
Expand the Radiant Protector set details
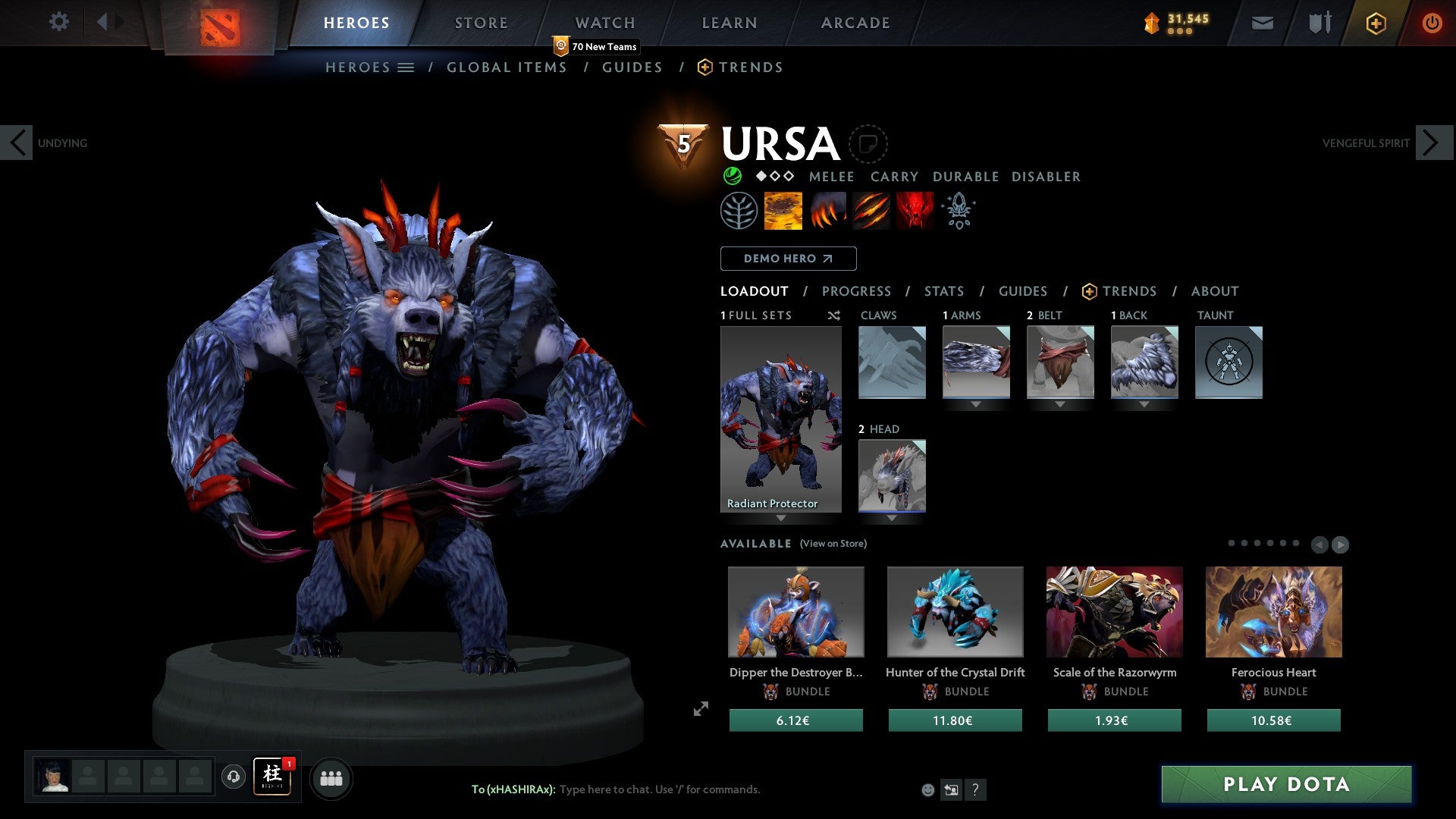pyautogui.click(x=780, y=519)
